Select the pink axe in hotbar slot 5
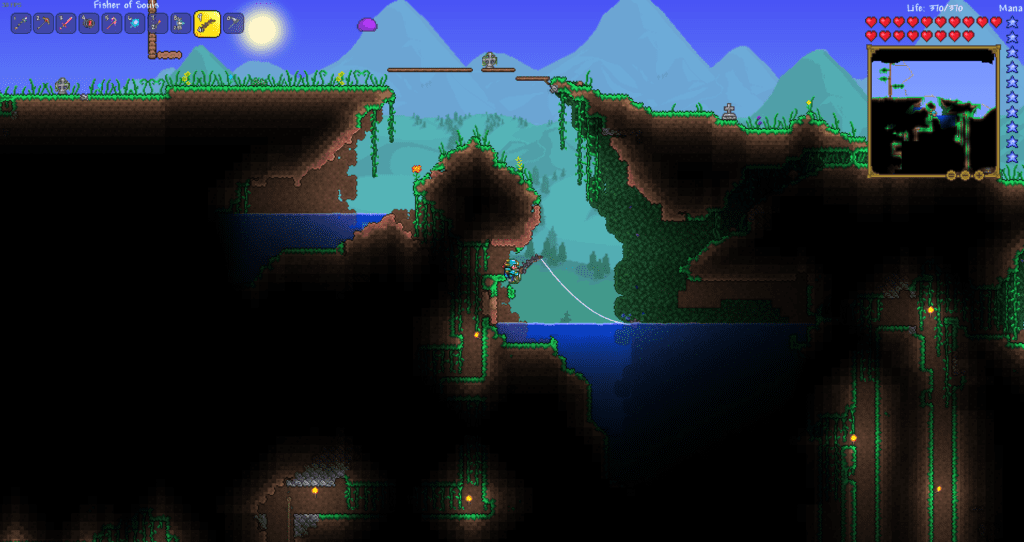This screenshot has width=1024, height=542. [x=112, y=23]
